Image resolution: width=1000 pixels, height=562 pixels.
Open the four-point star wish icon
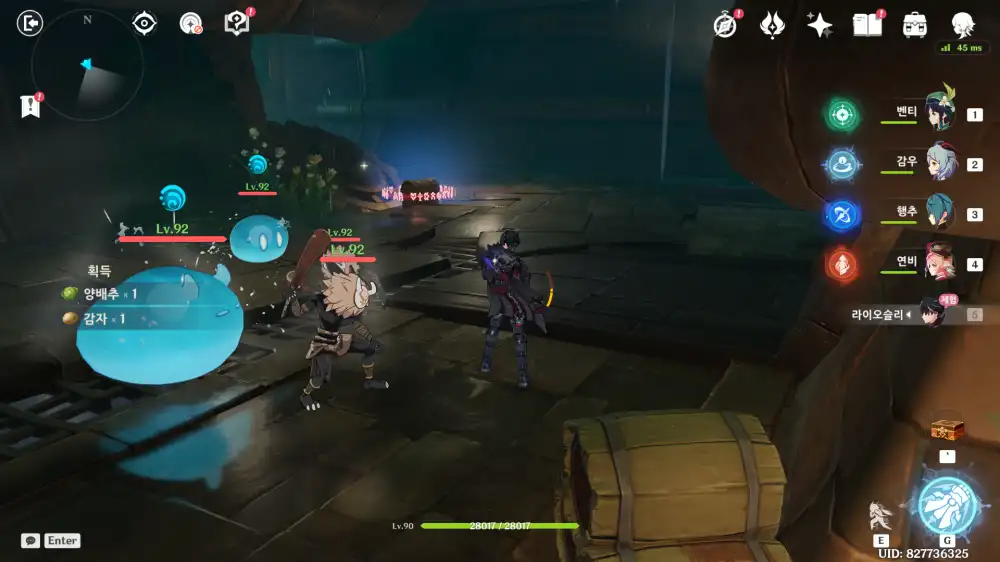pos(820,26)
